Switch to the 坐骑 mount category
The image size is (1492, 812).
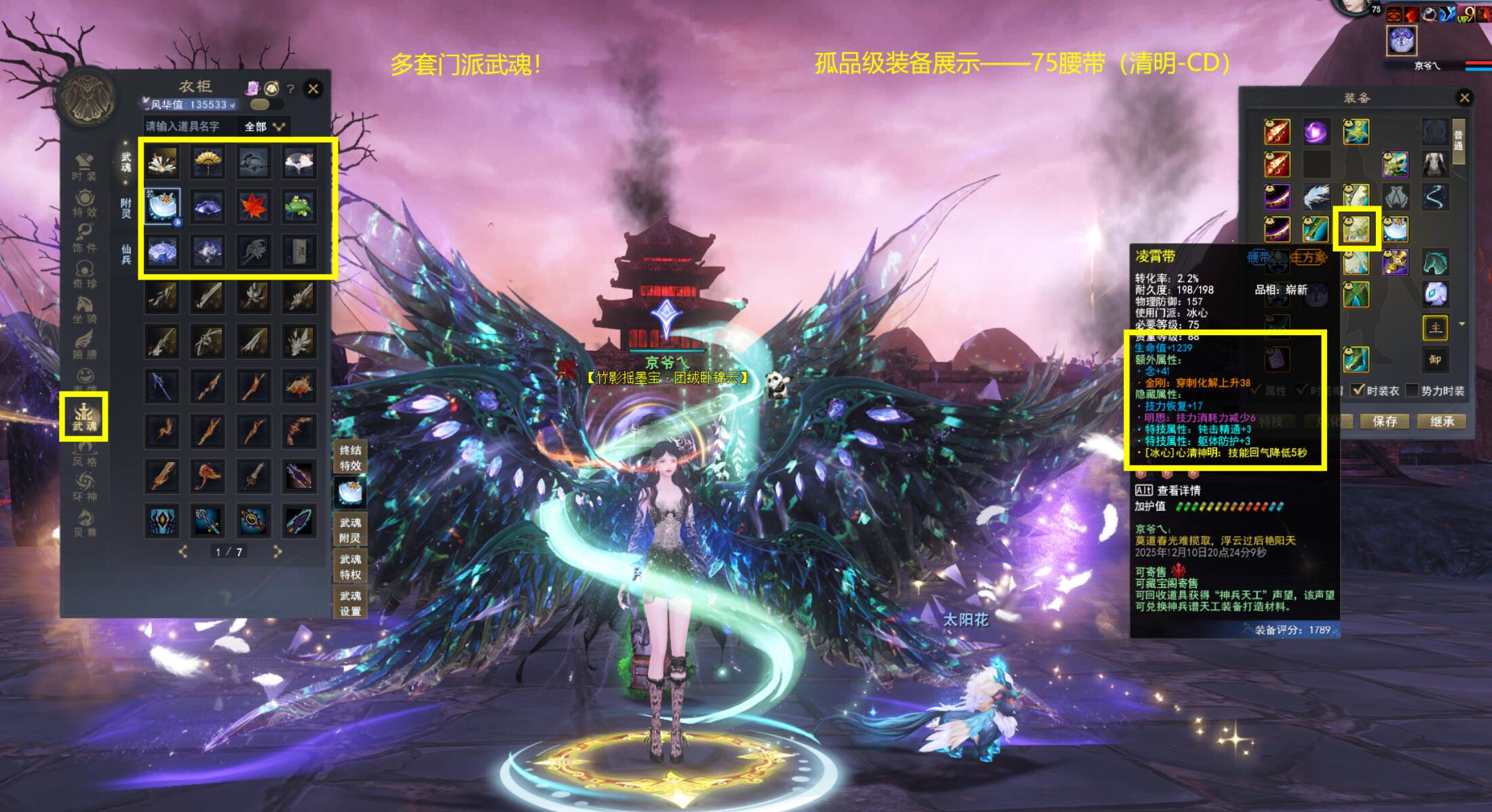tap(84, 309)
